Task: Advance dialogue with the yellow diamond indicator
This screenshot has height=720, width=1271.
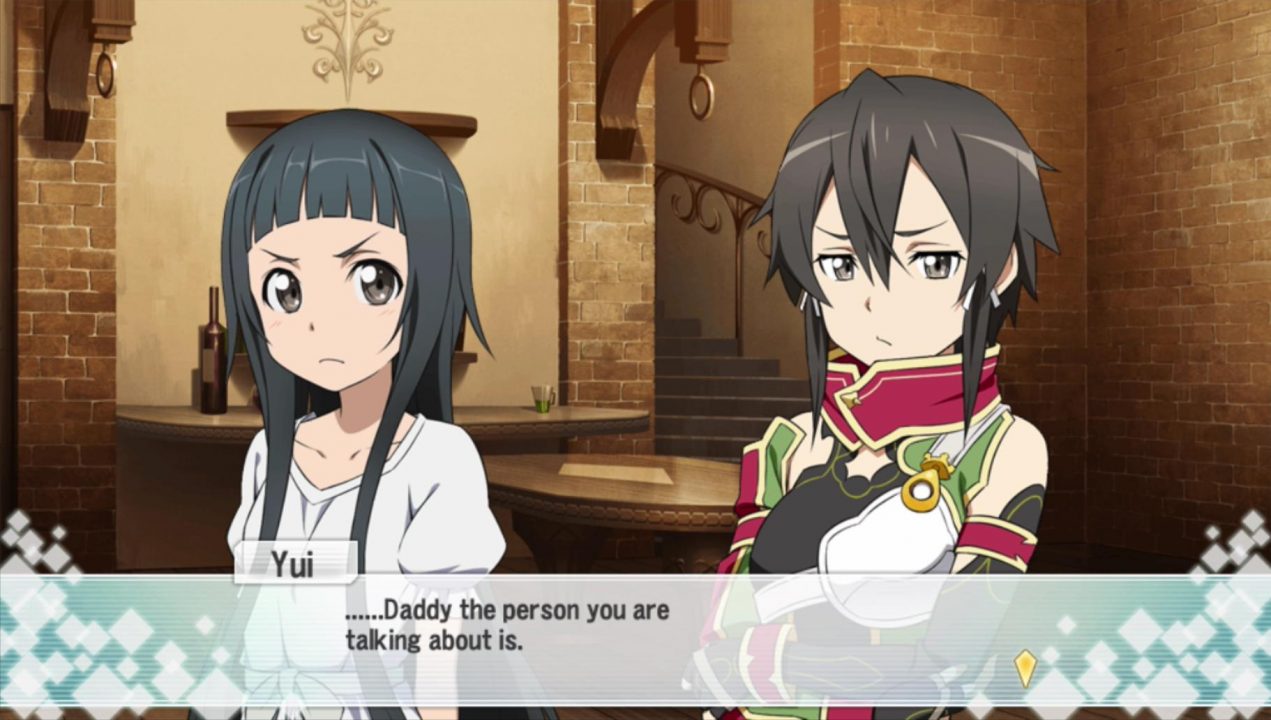Action: point(1025,667)
